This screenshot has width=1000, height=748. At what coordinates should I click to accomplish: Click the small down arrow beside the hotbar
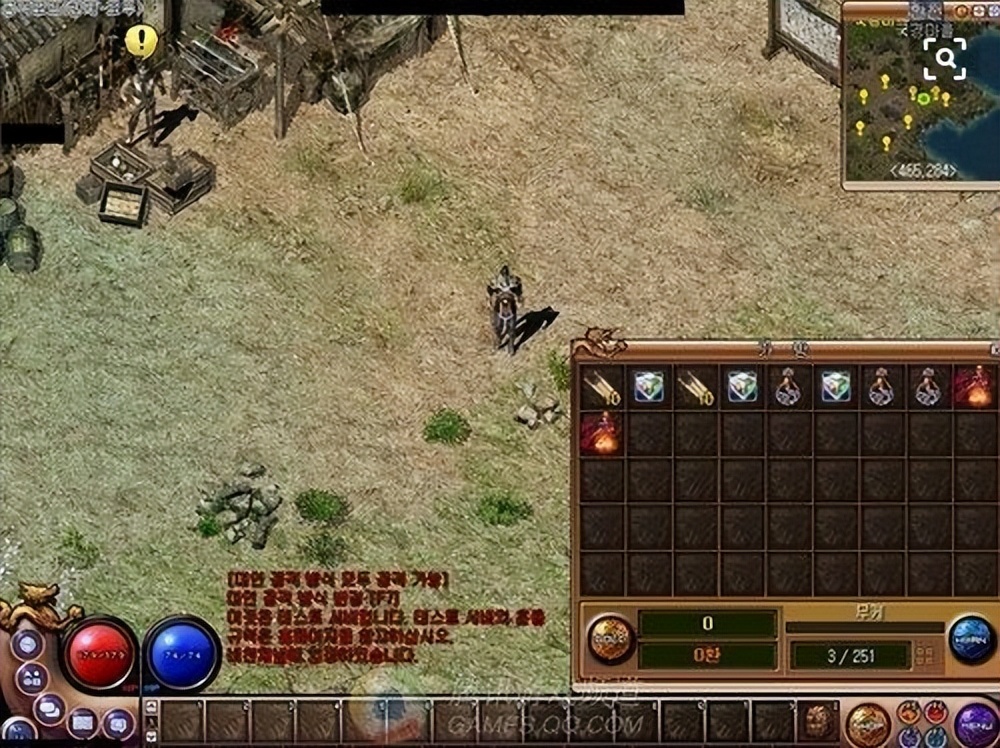tap(151, 734)
